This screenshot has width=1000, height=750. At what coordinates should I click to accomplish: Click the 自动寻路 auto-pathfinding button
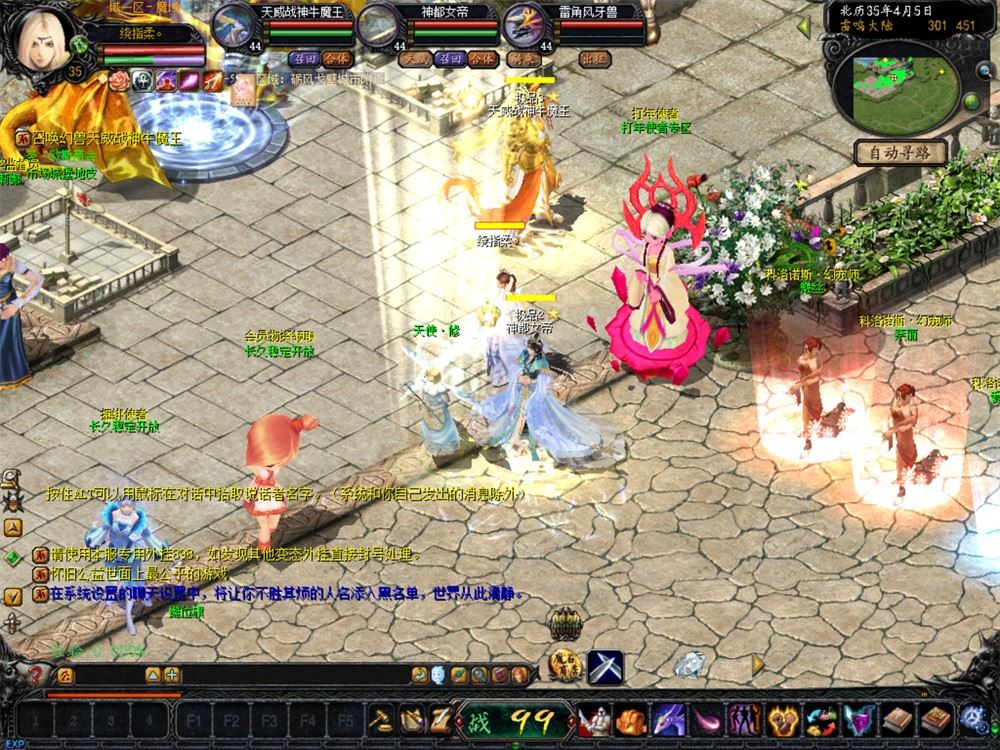tap(899, 153)
